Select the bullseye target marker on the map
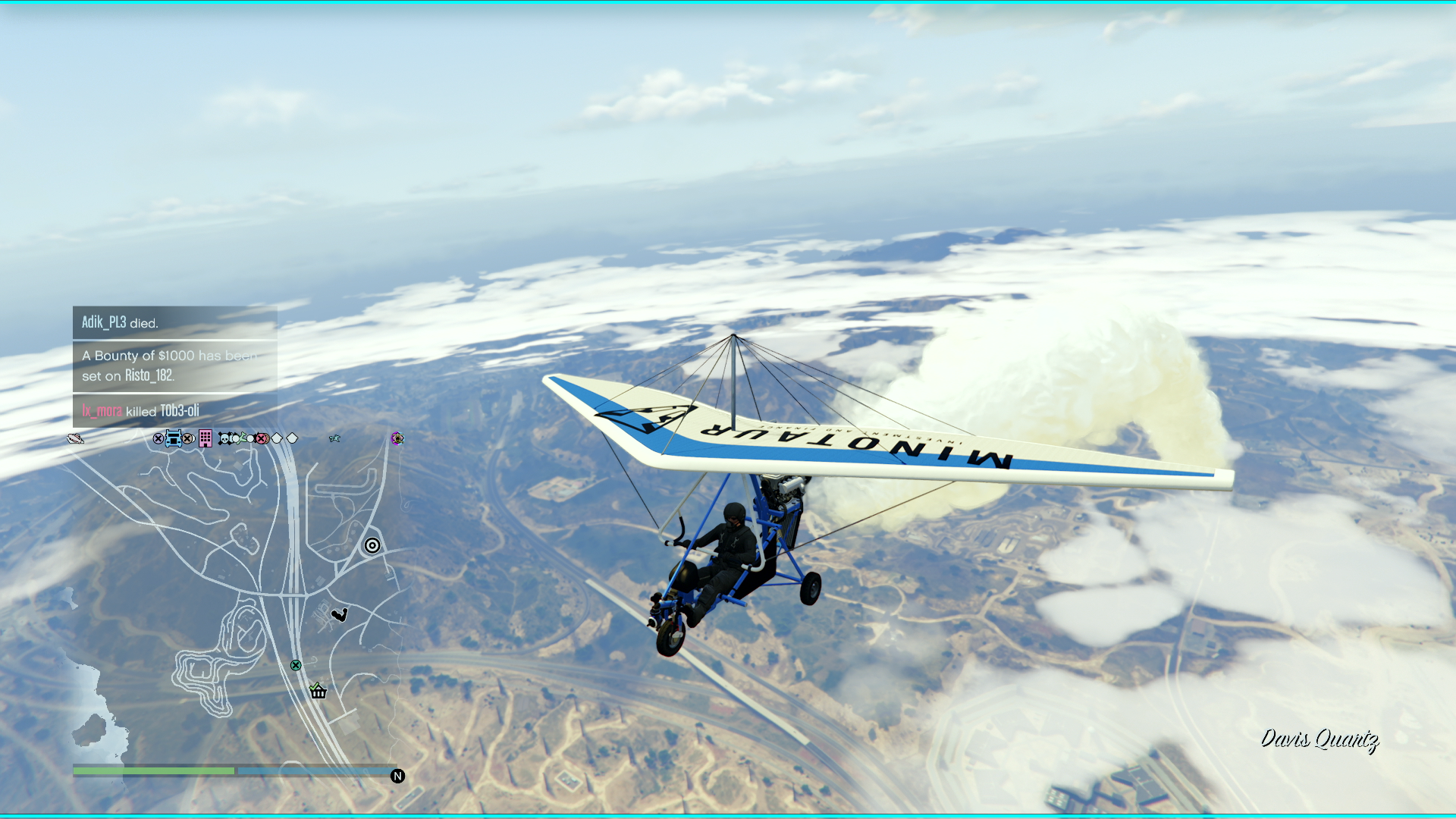This screenshot has height=819, width=1456. [x=372, y=546]
